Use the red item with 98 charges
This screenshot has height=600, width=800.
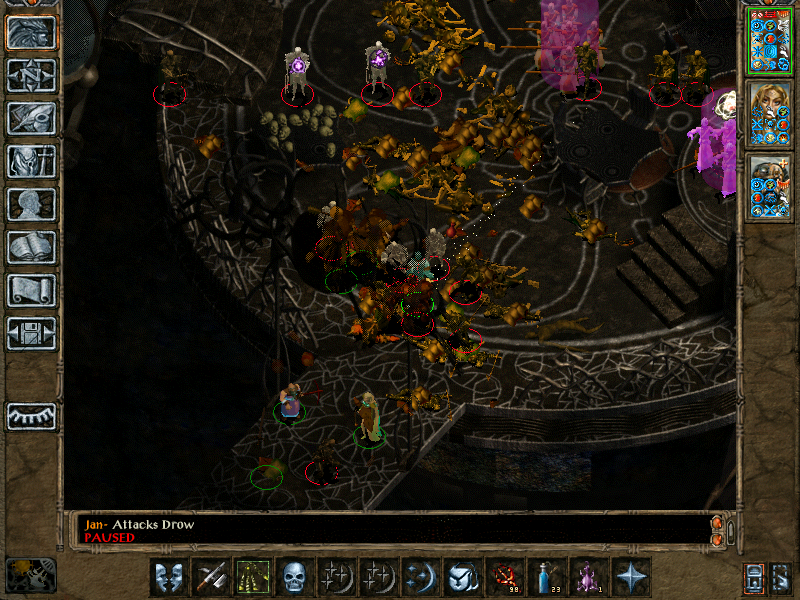point(504,577)
